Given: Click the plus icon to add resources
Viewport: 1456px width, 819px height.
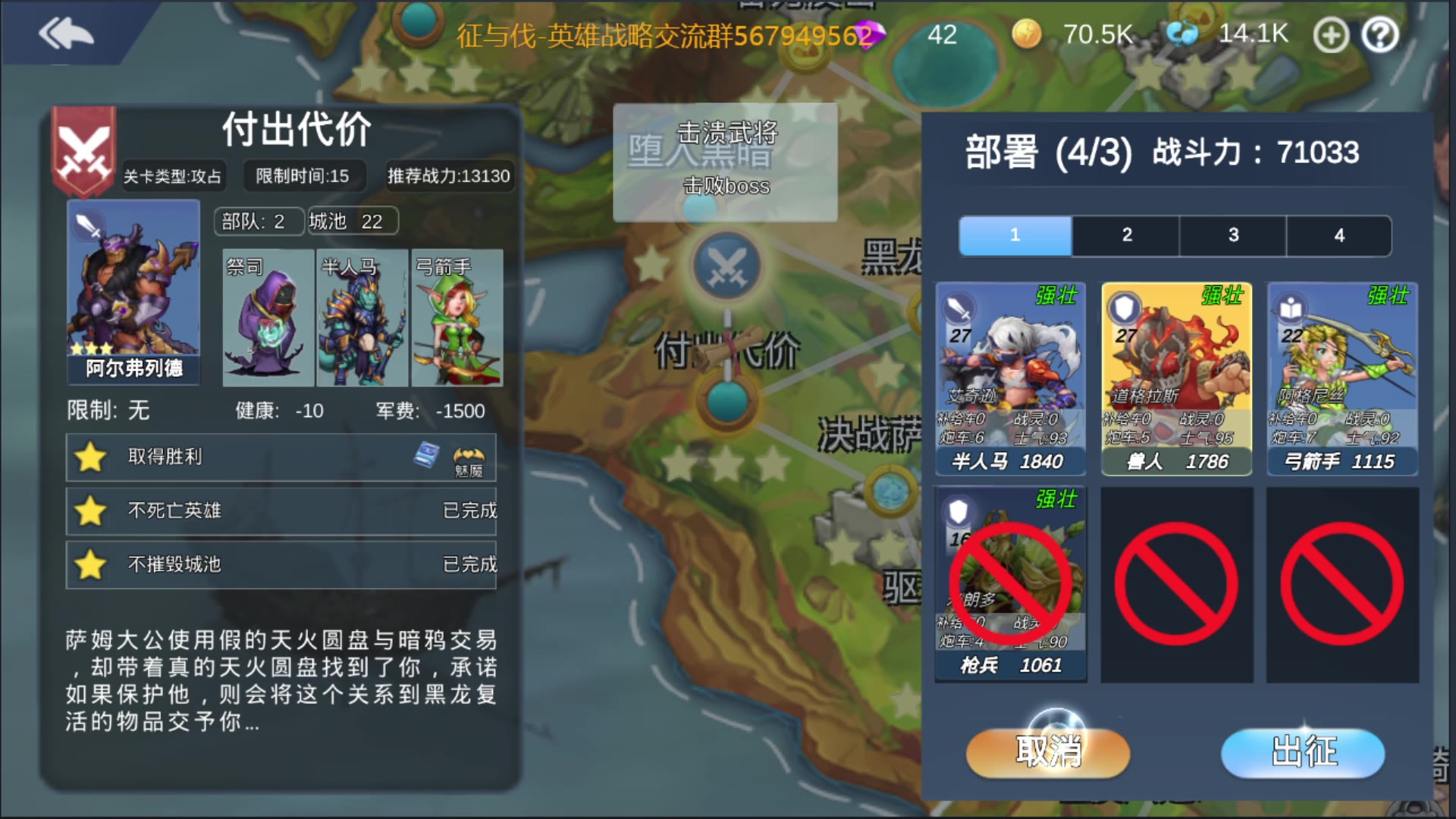Looking at the screenshot, I should [x=1331, y=35].
